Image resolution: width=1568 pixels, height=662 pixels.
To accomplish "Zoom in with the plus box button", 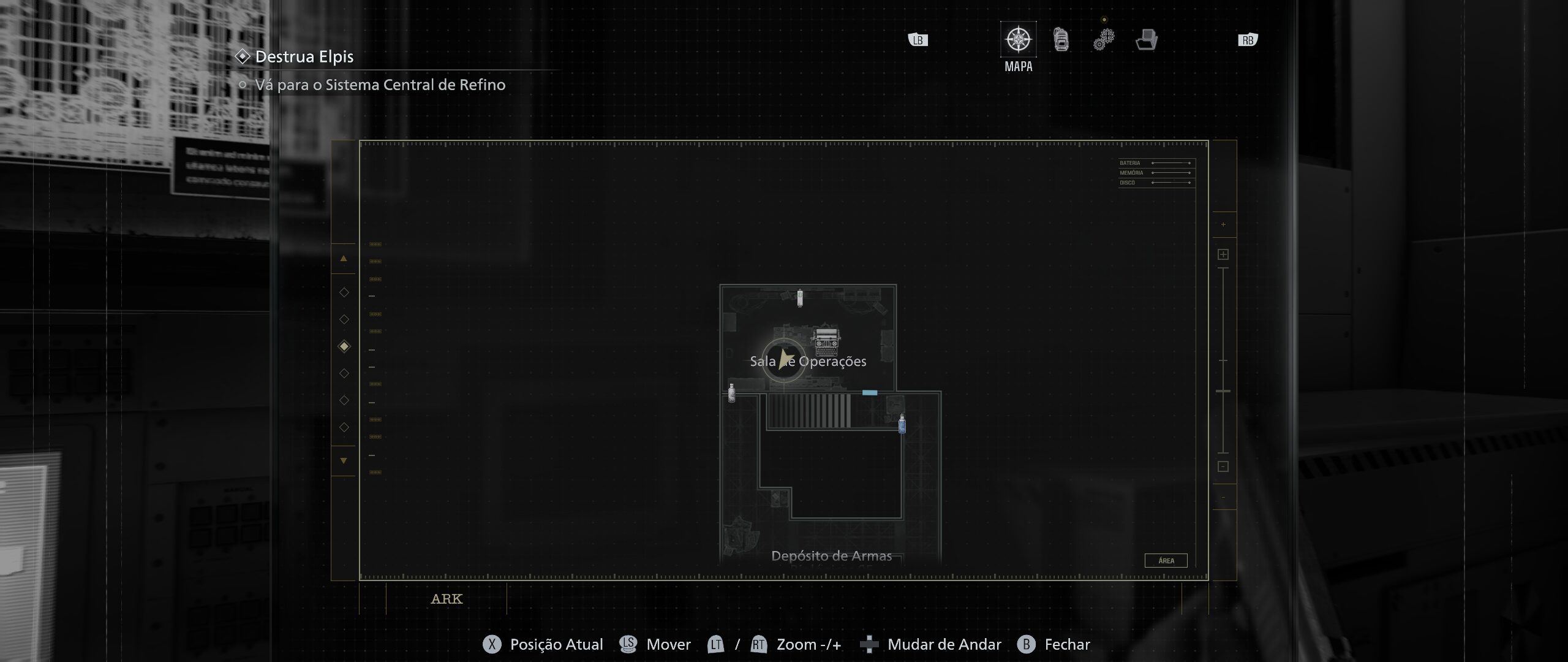I will [x=1223, y=254].
